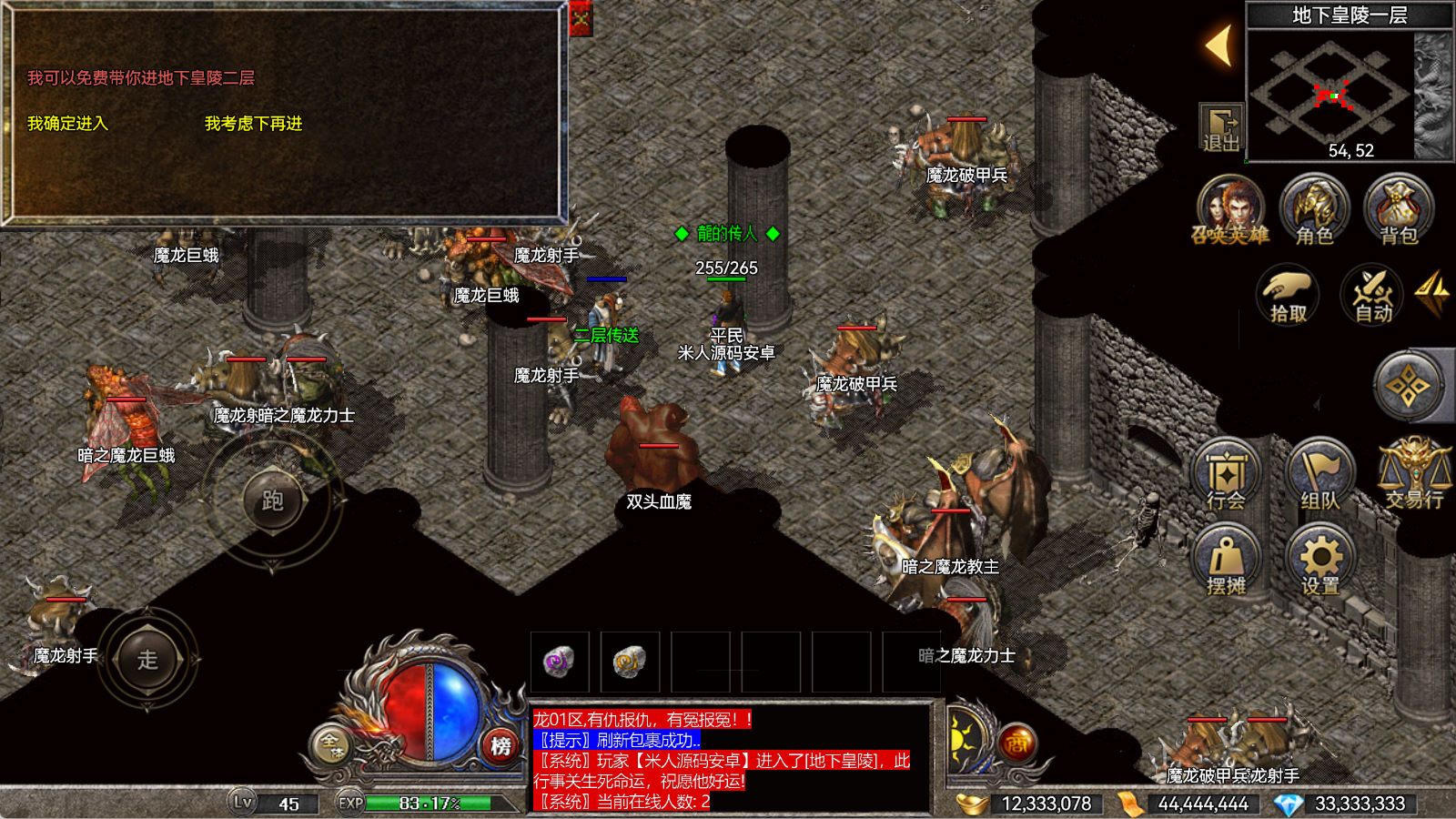Open the 背包 backpack
The height and width of the screenshot is (819, 1456).
point(1399,211)
